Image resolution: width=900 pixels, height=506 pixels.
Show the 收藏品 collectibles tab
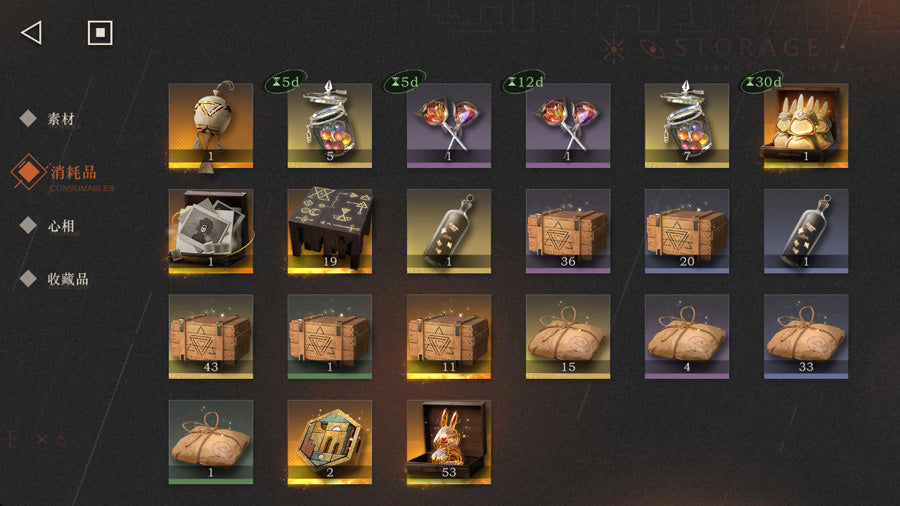[x=67, y=279]
